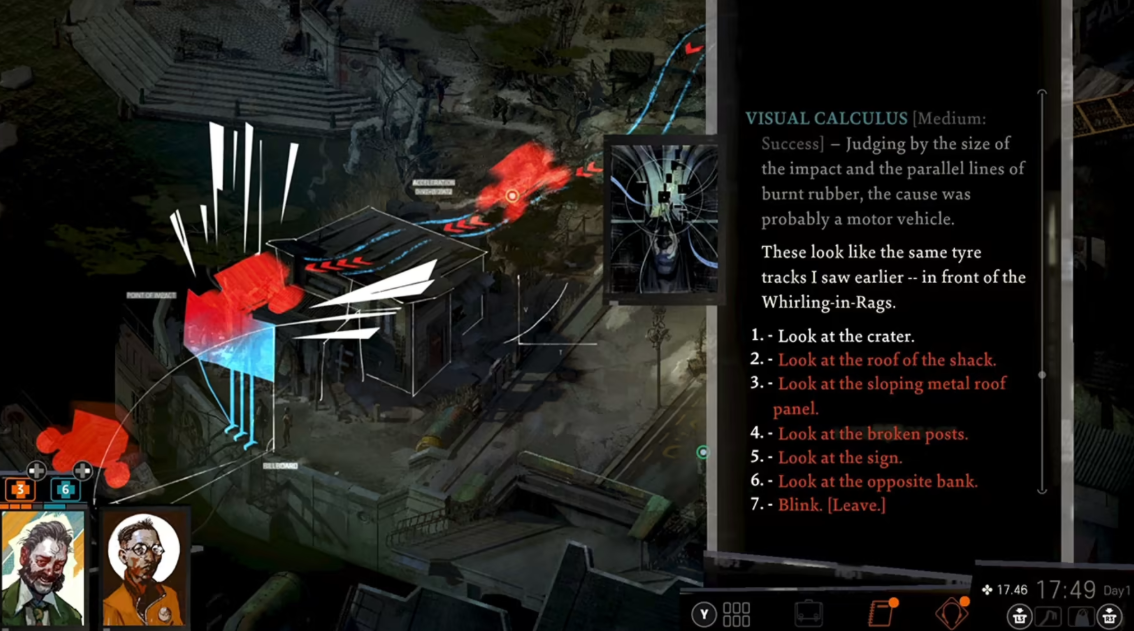Pick "Look at the sloping metal roof panel."
Image resolution: width=1134 pixels, height=631 pixels.
[x=891, y=384]
